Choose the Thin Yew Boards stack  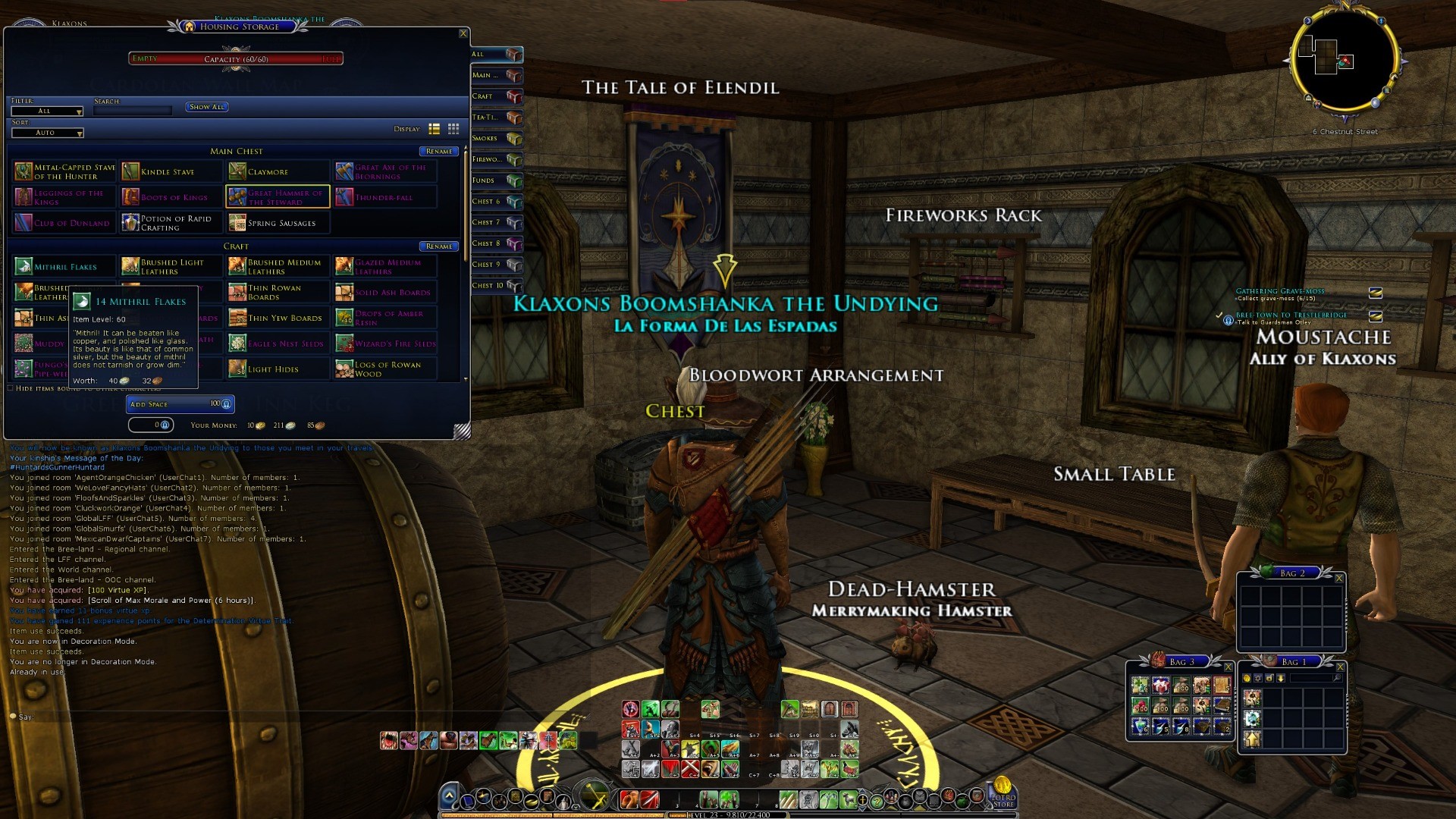click(278, 318)
